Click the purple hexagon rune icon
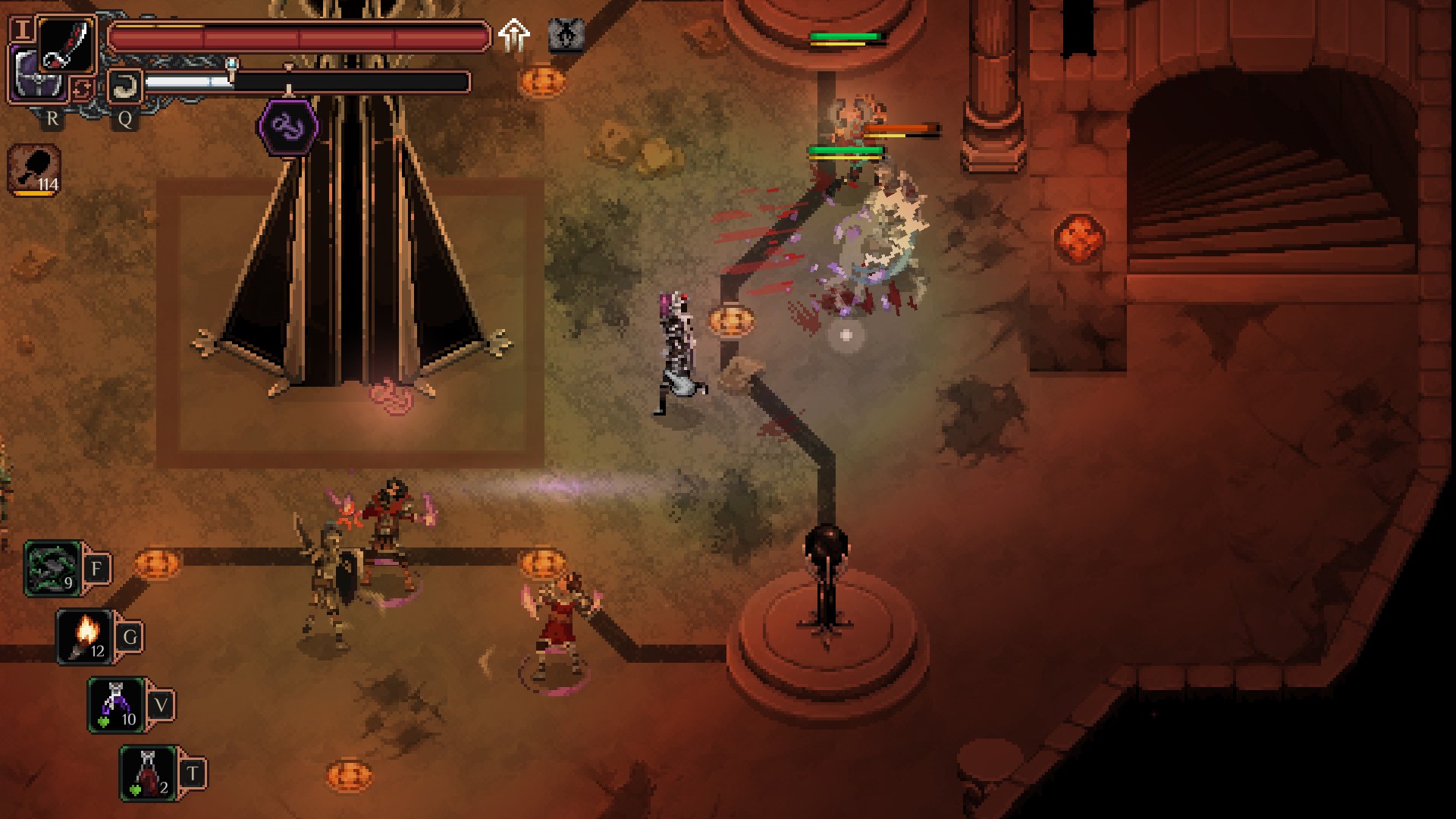The width and height of the screenshot is (1456, 819). click(x=288, y=127)
